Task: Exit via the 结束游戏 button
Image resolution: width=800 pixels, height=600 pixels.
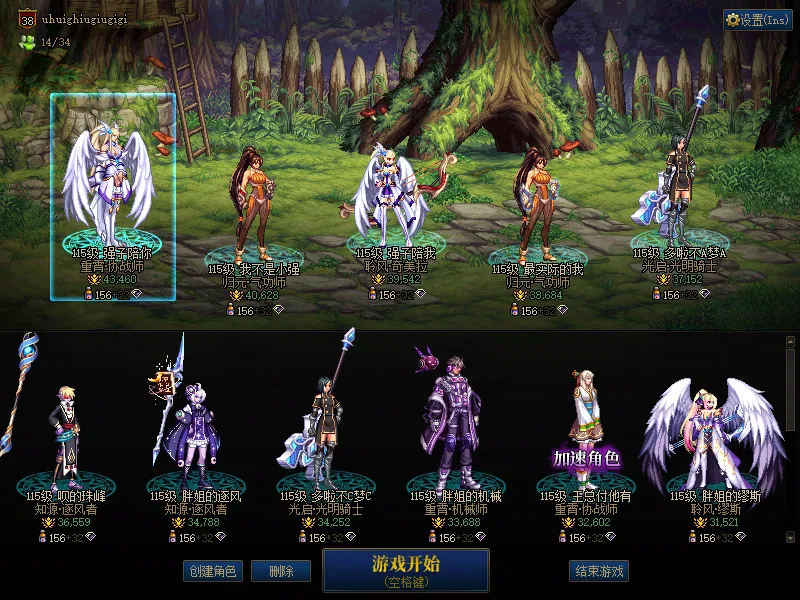Action: click(599, 571)
